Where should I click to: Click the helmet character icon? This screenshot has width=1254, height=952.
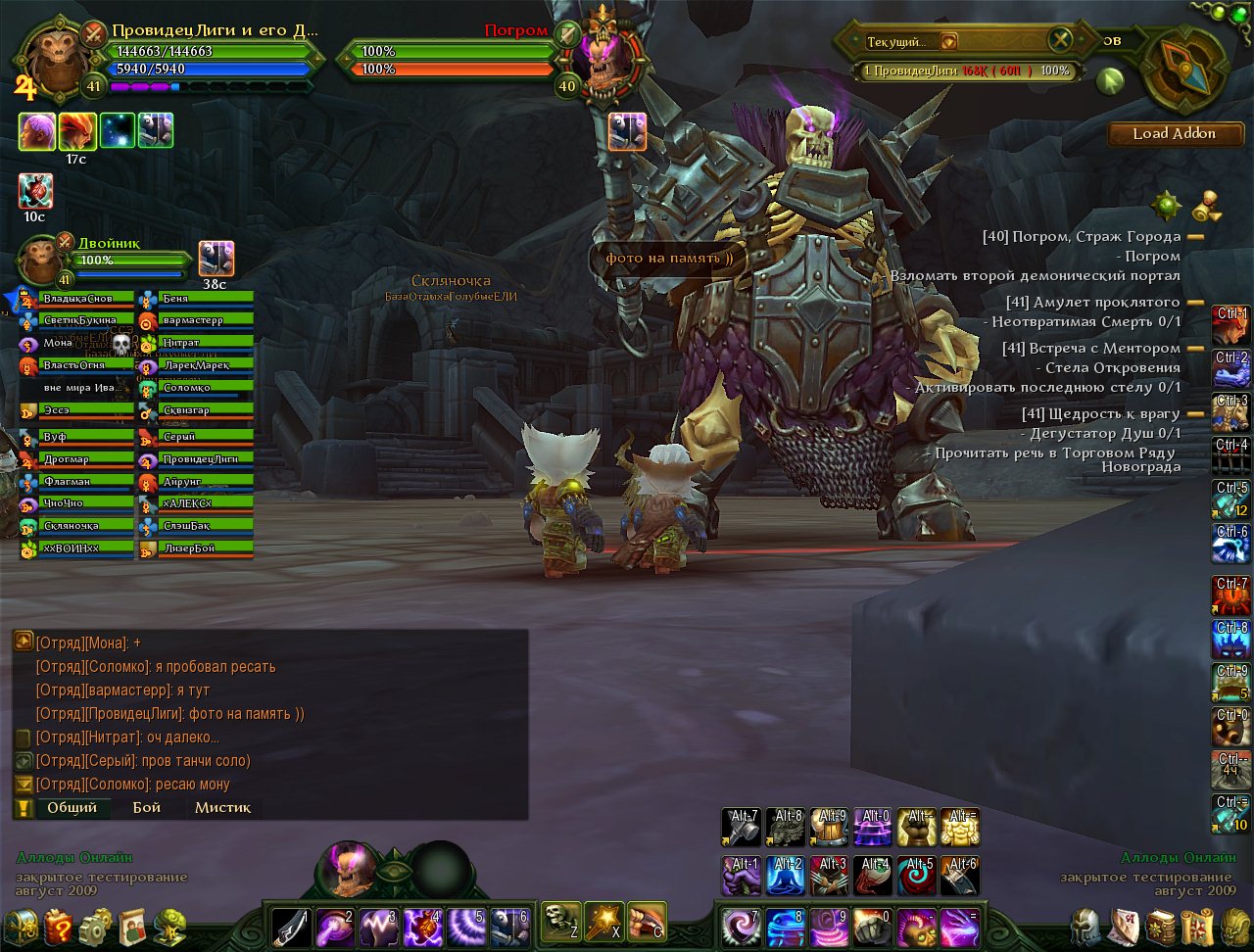pos(1085,927)
